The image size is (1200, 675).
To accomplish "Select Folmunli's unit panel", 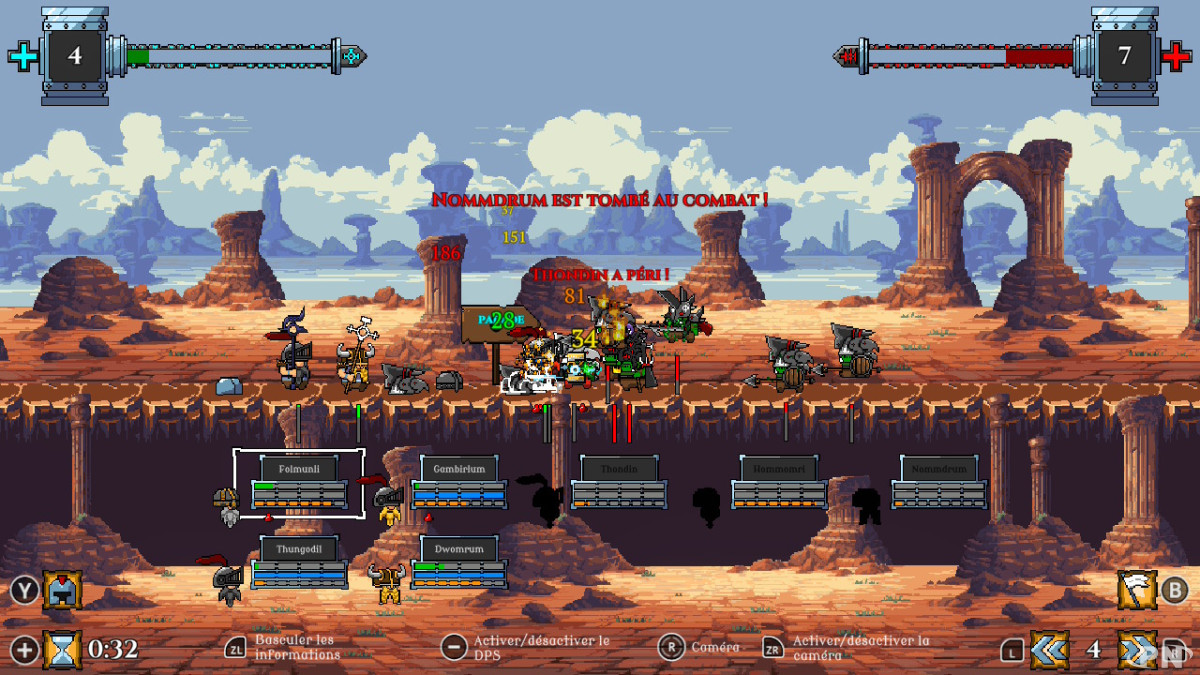I will [x=299, y=483].
